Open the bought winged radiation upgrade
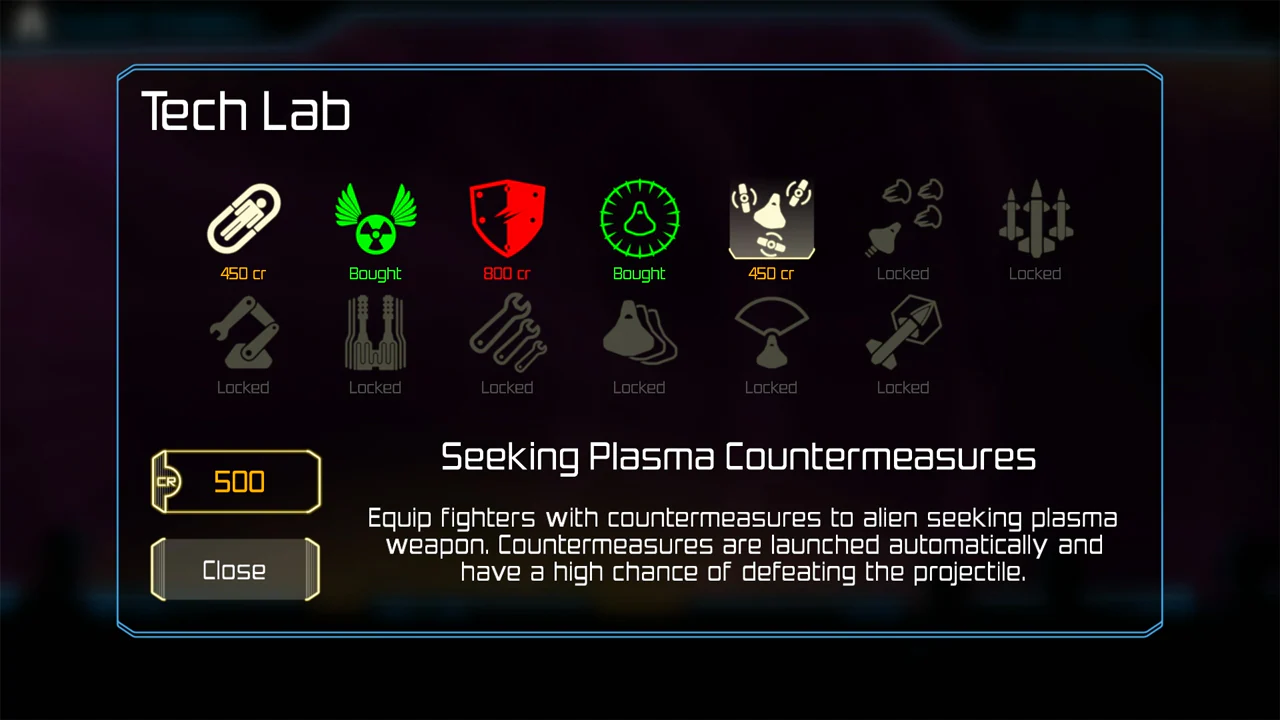Screen dimensions: 1280x720 point(375,218)
